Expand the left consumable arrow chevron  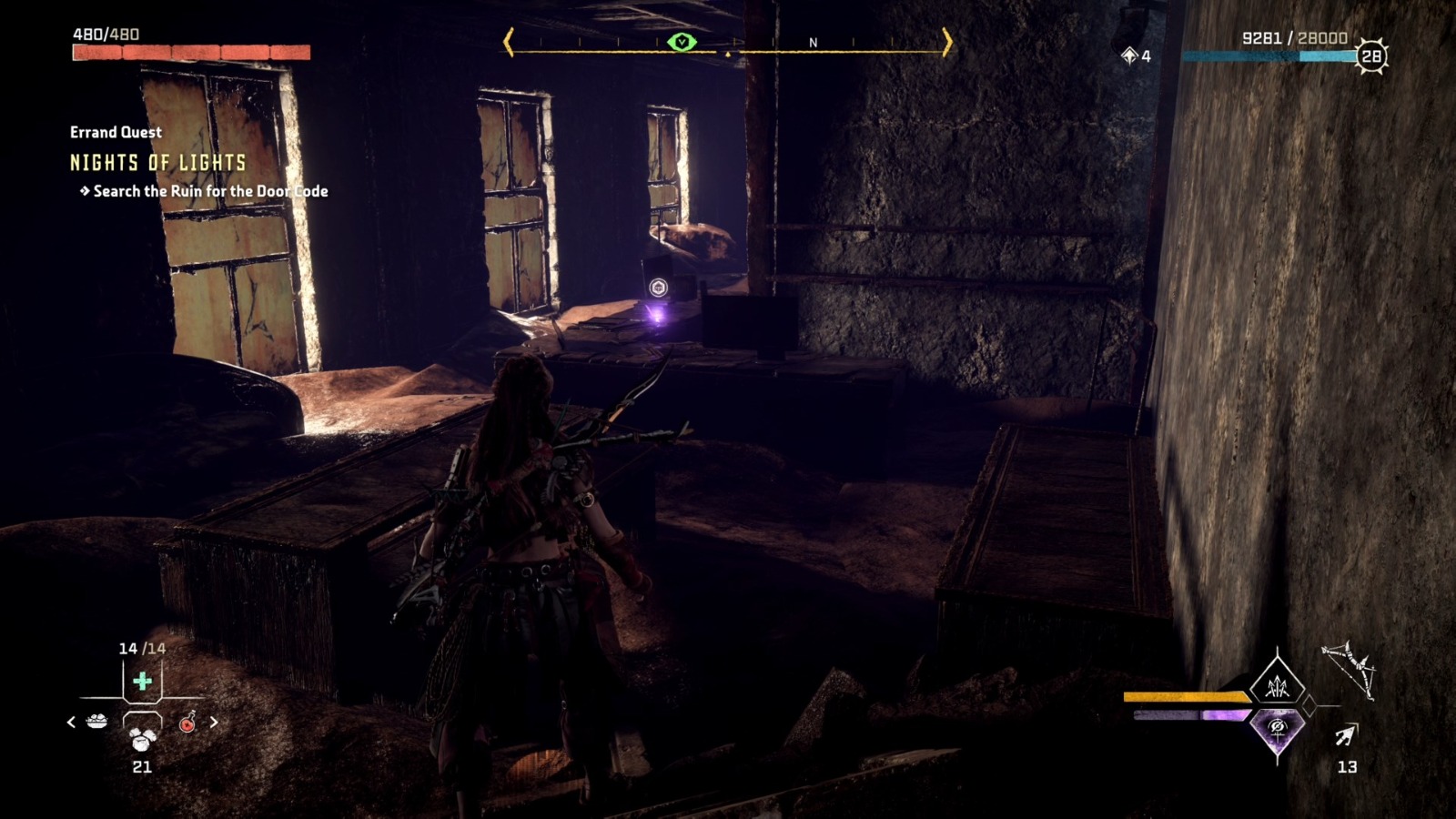tap(70, 722)
